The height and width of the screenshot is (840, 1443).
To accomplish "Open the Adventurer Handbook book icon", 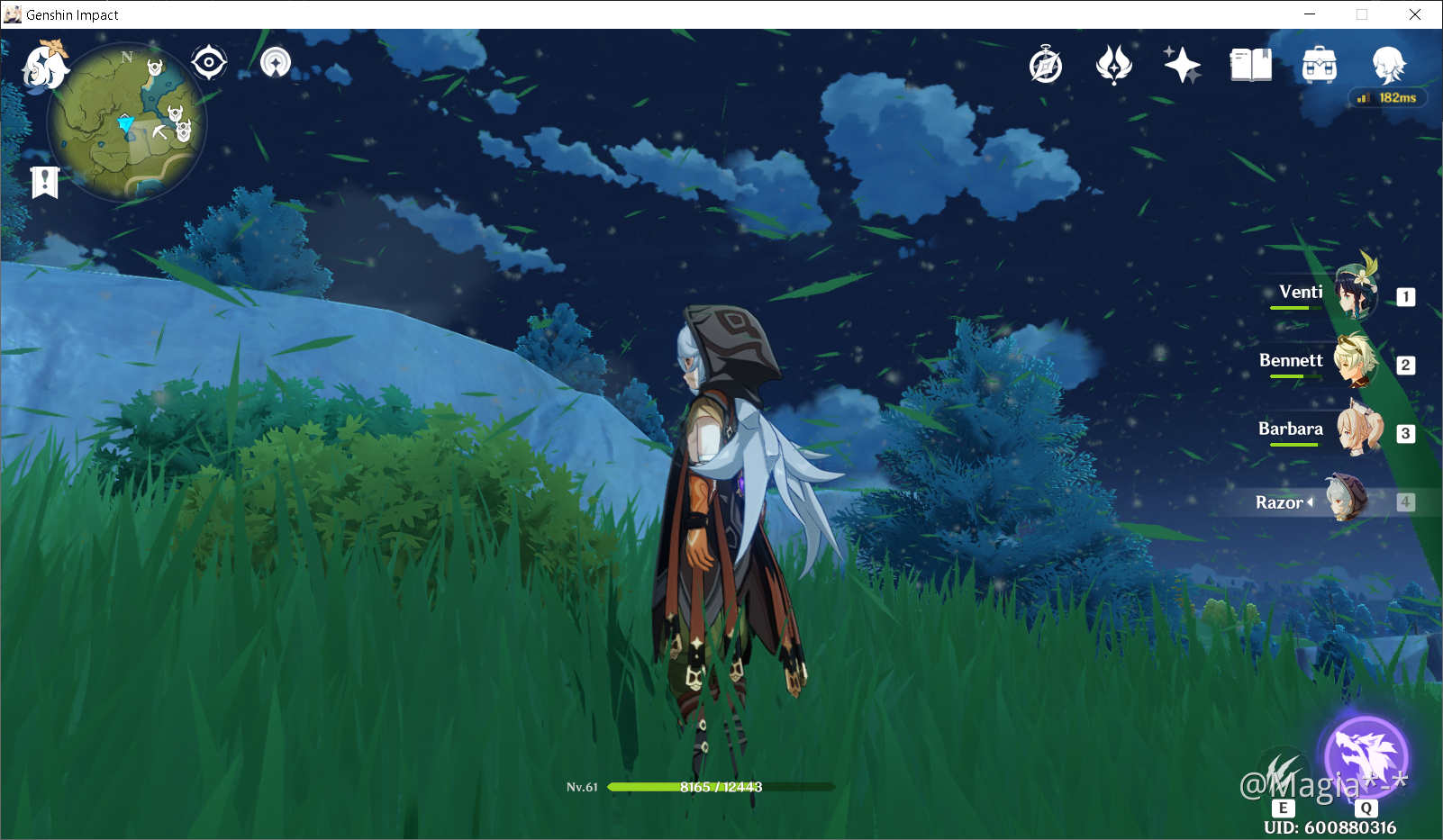I will tap(1251, 63).
